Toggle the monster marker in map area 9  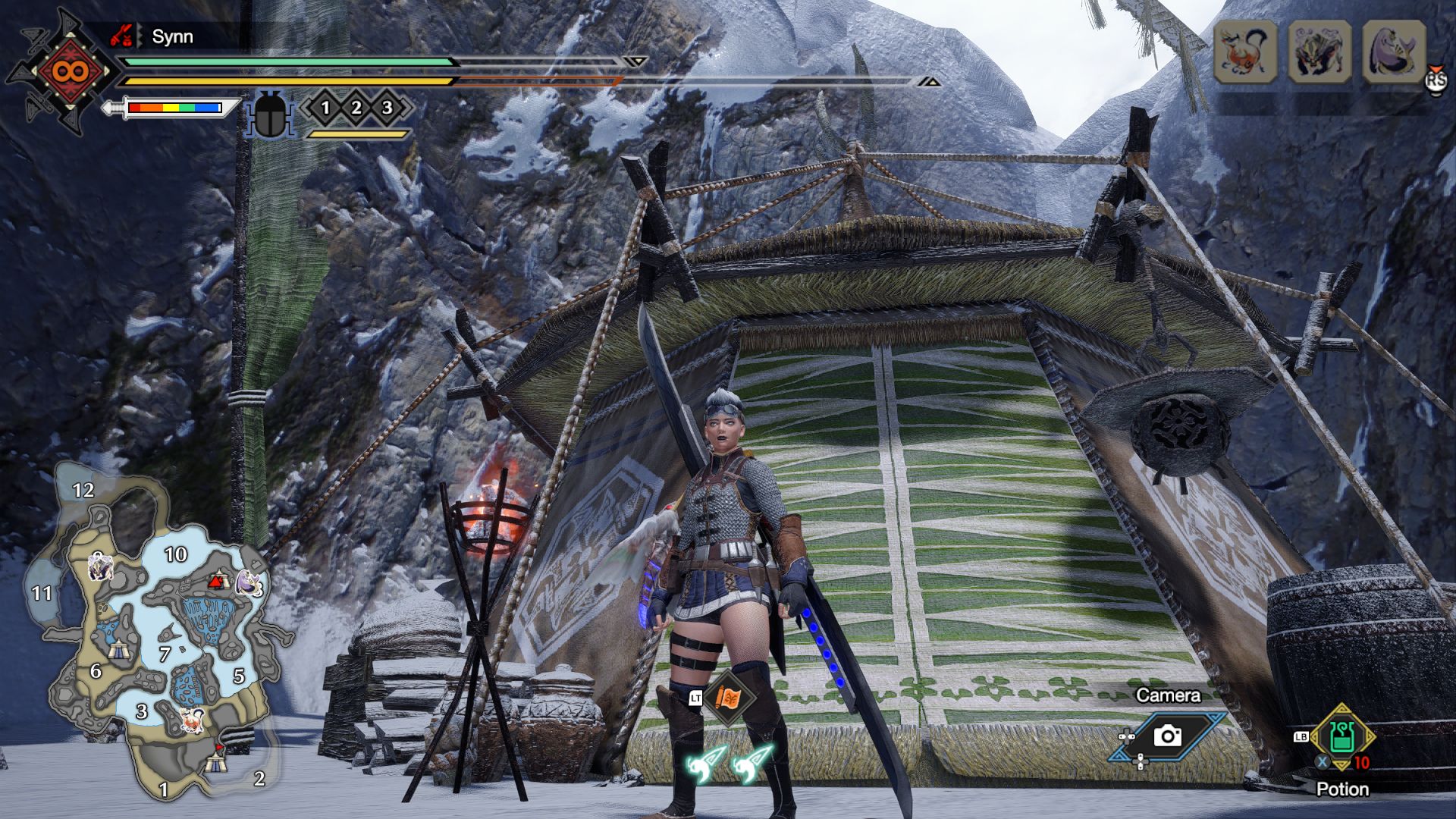point(99,568)
